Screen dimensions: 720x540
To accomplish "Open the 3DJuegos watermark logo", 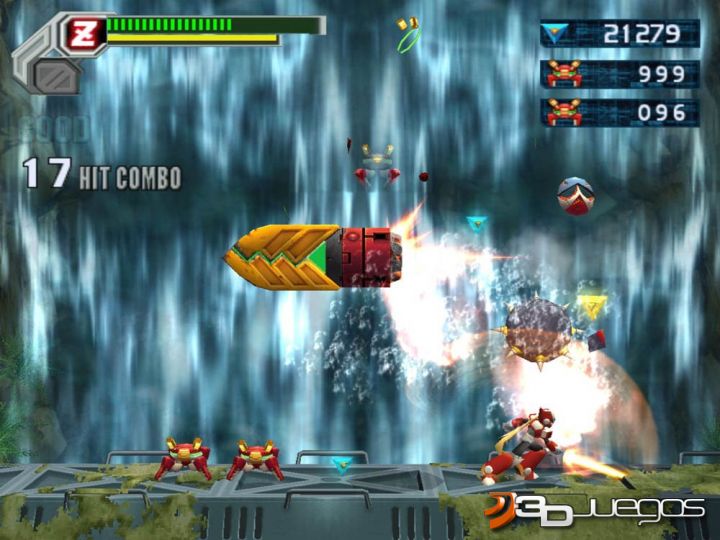I will tap(594, 508).
